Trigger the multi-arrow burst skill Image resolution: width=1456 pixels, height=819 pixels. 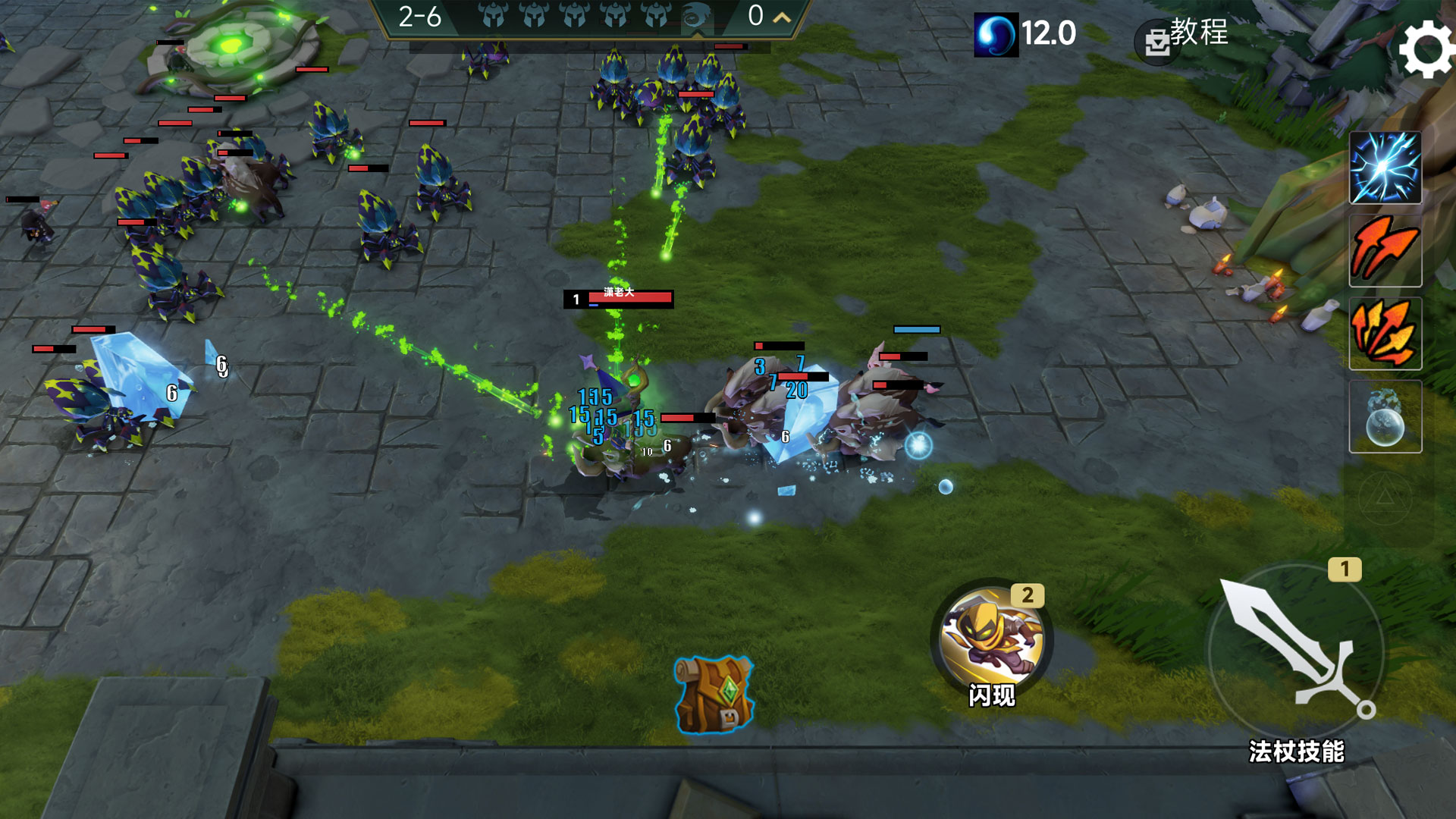pyautogui.click(x=1385, y=334)
